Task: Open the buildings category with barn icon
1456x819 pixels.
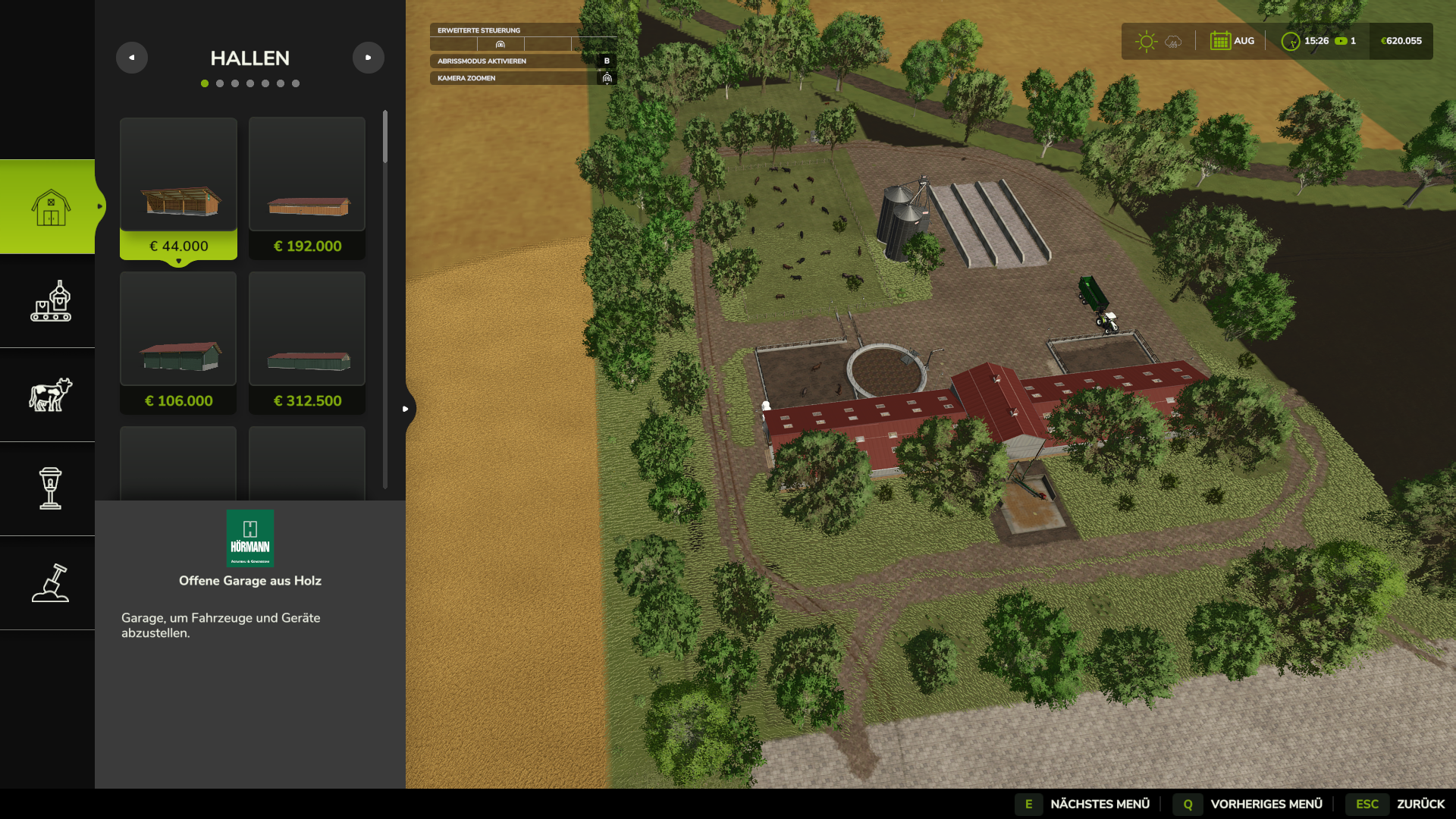Action: point(50,207)
